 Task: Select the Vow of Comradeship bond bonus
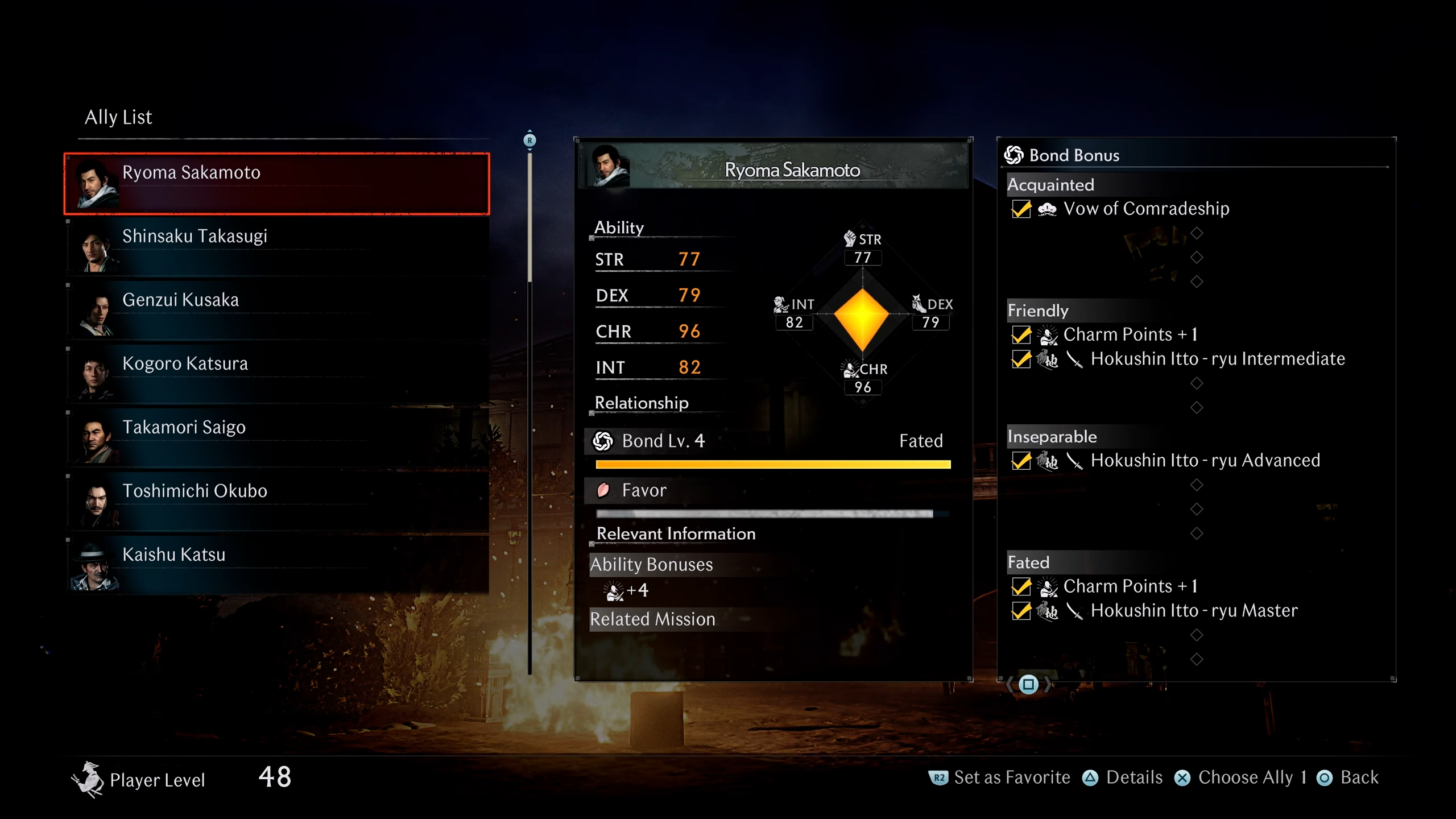1145,209
